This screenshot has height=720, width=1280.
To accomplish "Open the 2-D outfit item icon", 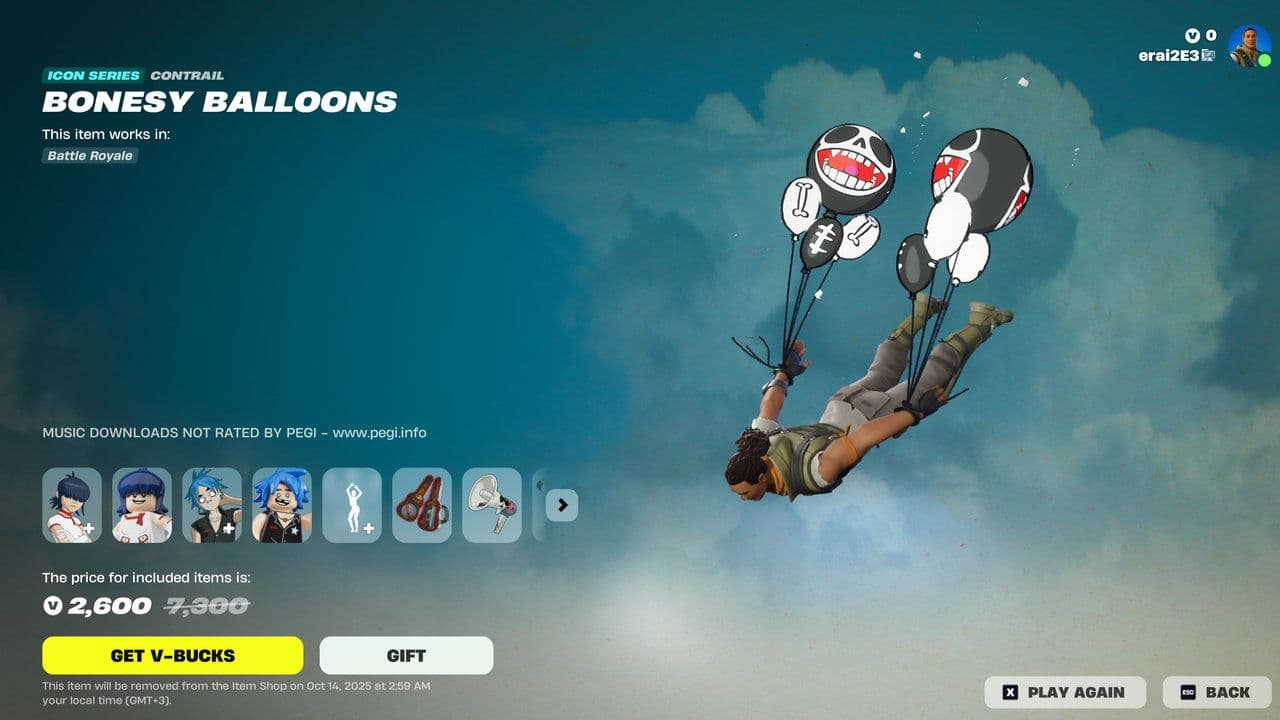I will [212, 505].
